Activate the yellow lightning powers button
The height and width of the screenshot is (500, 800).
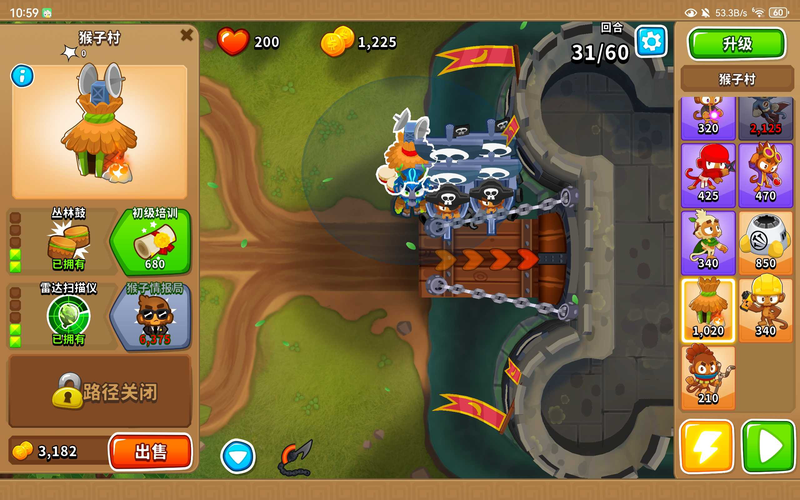click(707, 446)
